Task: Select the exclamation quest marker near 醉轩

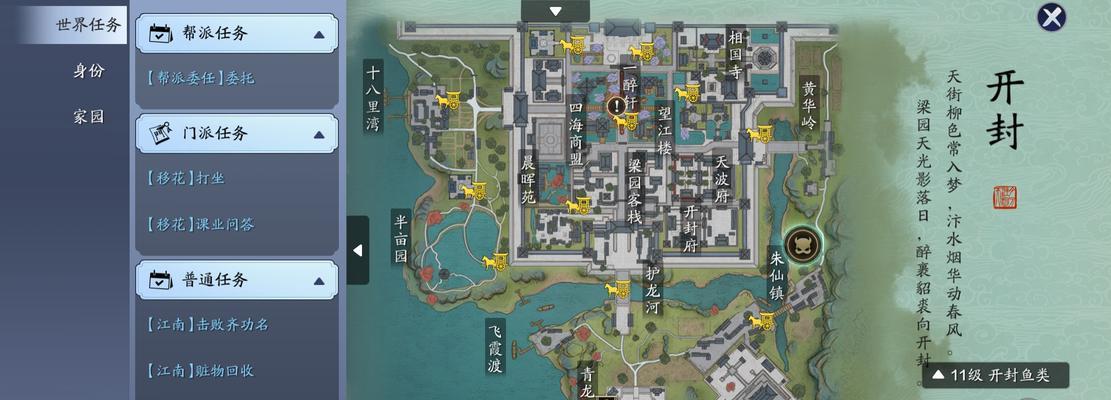Action: [x=617, y=104]
